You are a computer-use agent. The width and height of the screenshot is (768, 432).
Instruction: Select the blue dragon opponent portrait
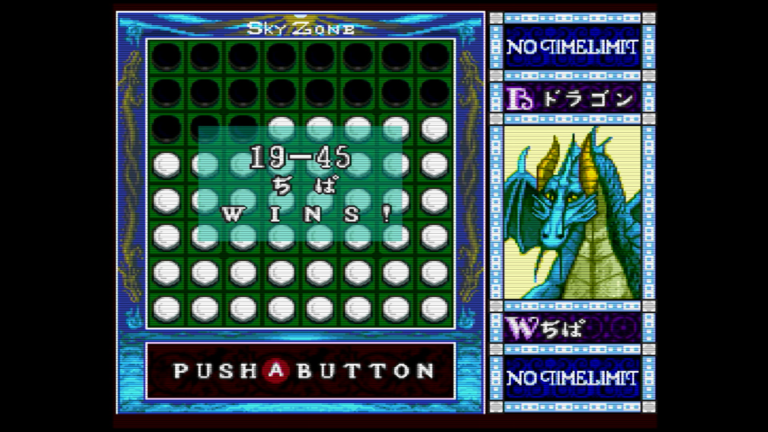click(x=571, y=212)
